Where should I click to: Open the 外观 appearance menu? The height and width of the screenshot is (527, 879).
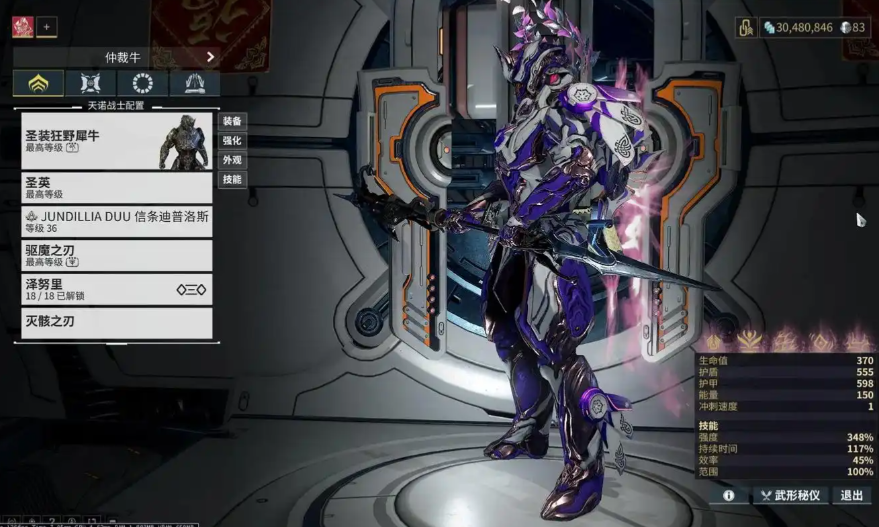(232, 160)
